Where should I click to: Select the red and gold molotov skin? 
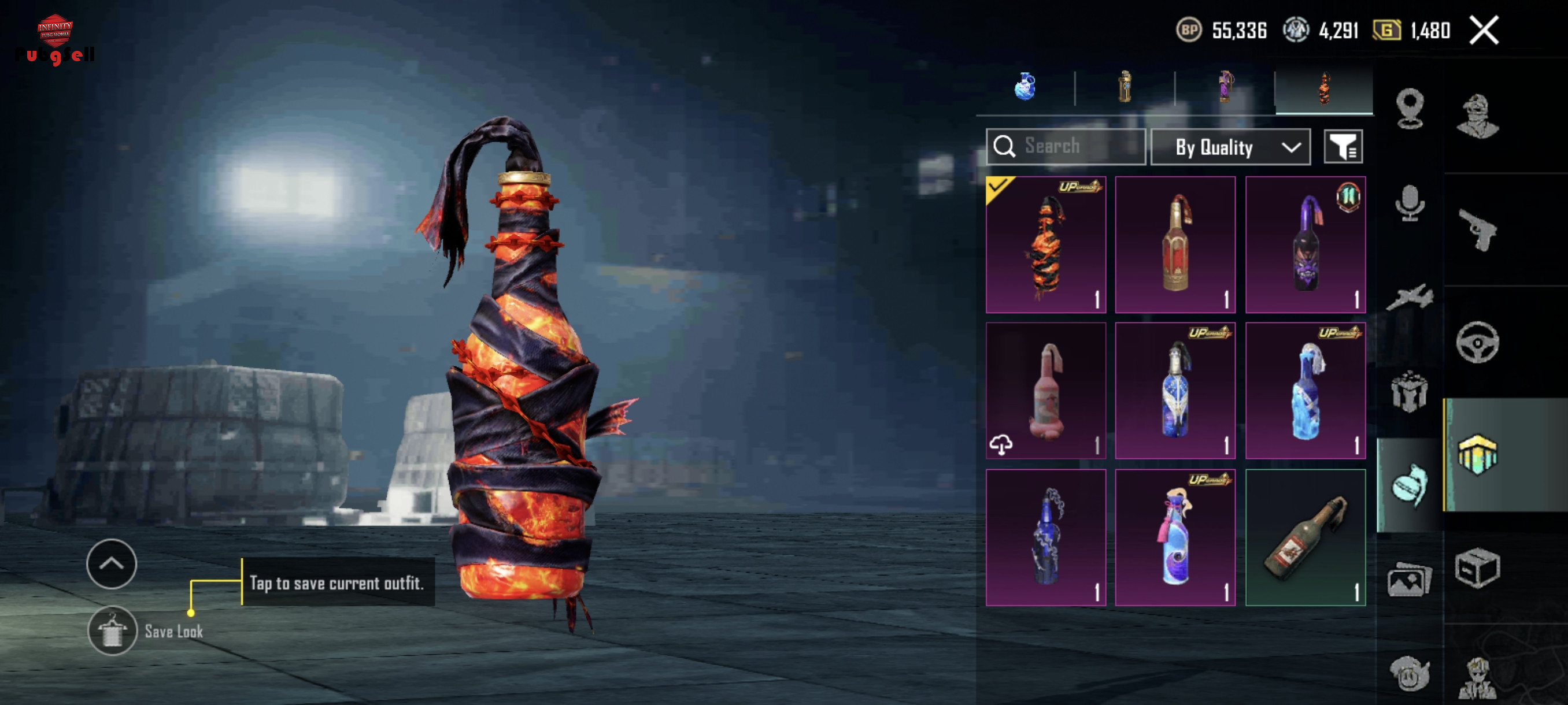coord(1175,244)
